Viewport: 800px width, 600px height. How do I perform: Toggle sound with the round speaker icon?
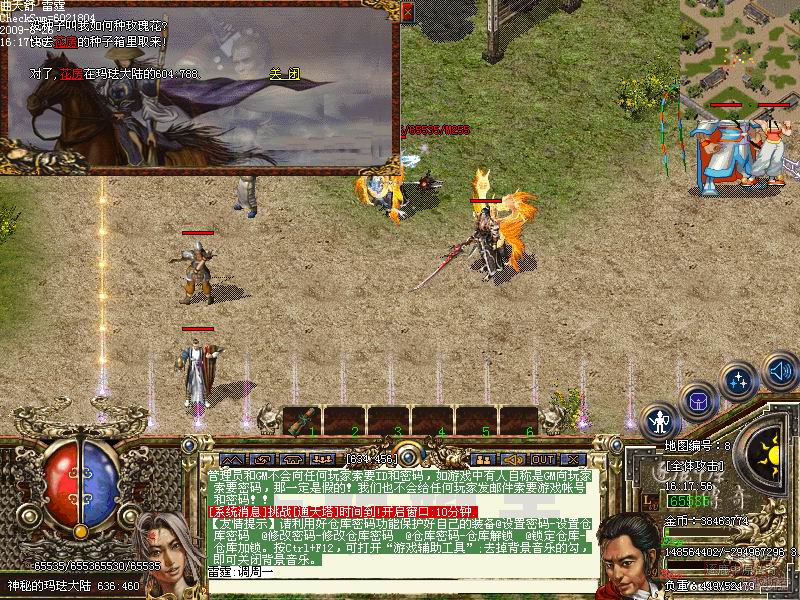780,371
